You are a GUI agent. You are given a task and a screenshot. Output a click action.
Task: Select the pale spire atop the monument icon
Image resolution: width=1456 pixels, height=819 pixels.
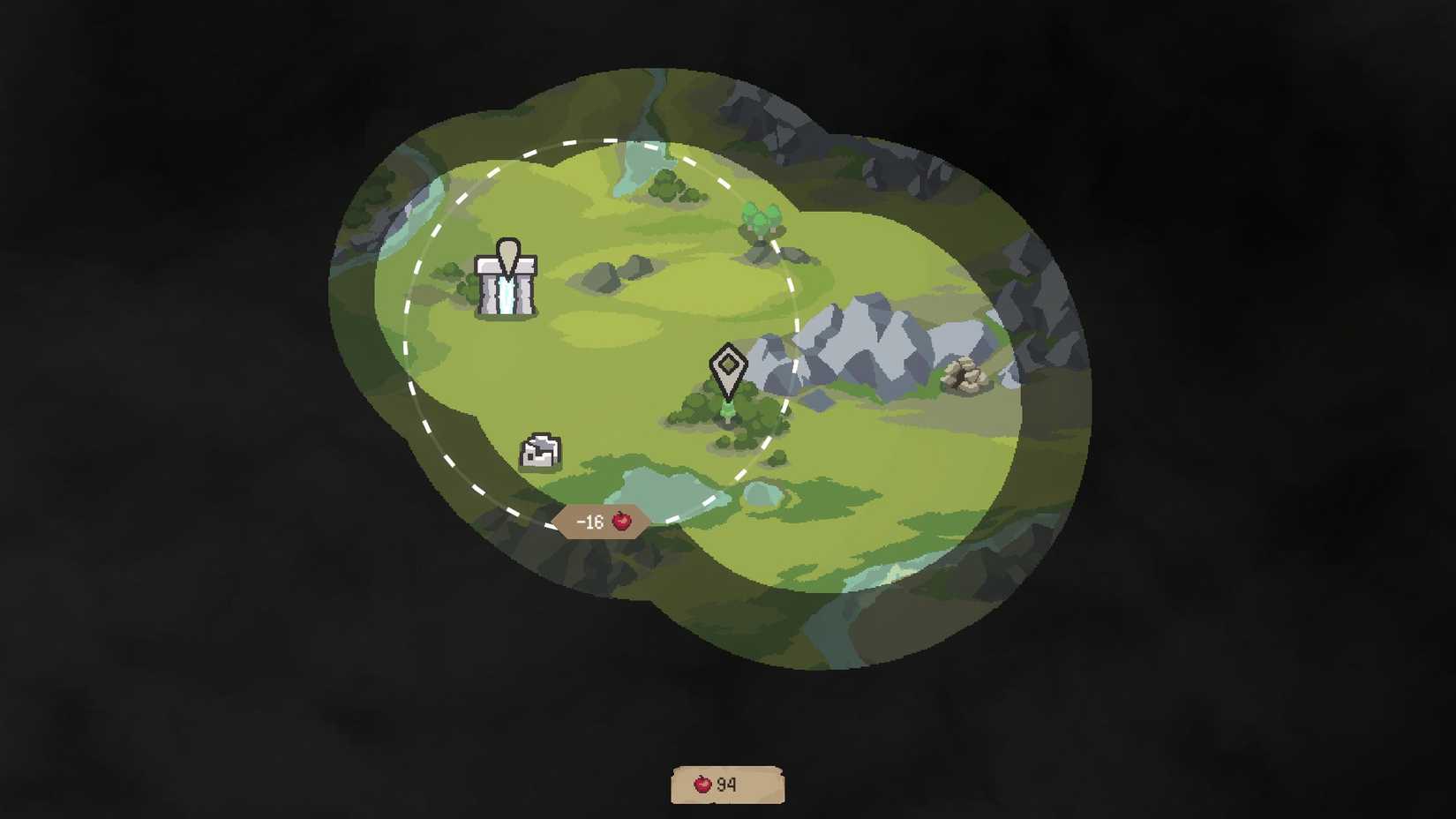point(507,253)
